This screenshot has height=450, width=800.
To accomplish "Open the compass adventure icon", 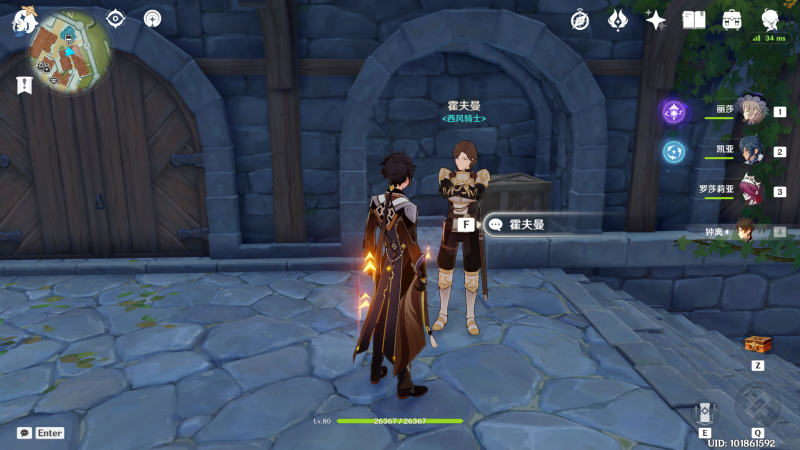I will coord(580,19).
